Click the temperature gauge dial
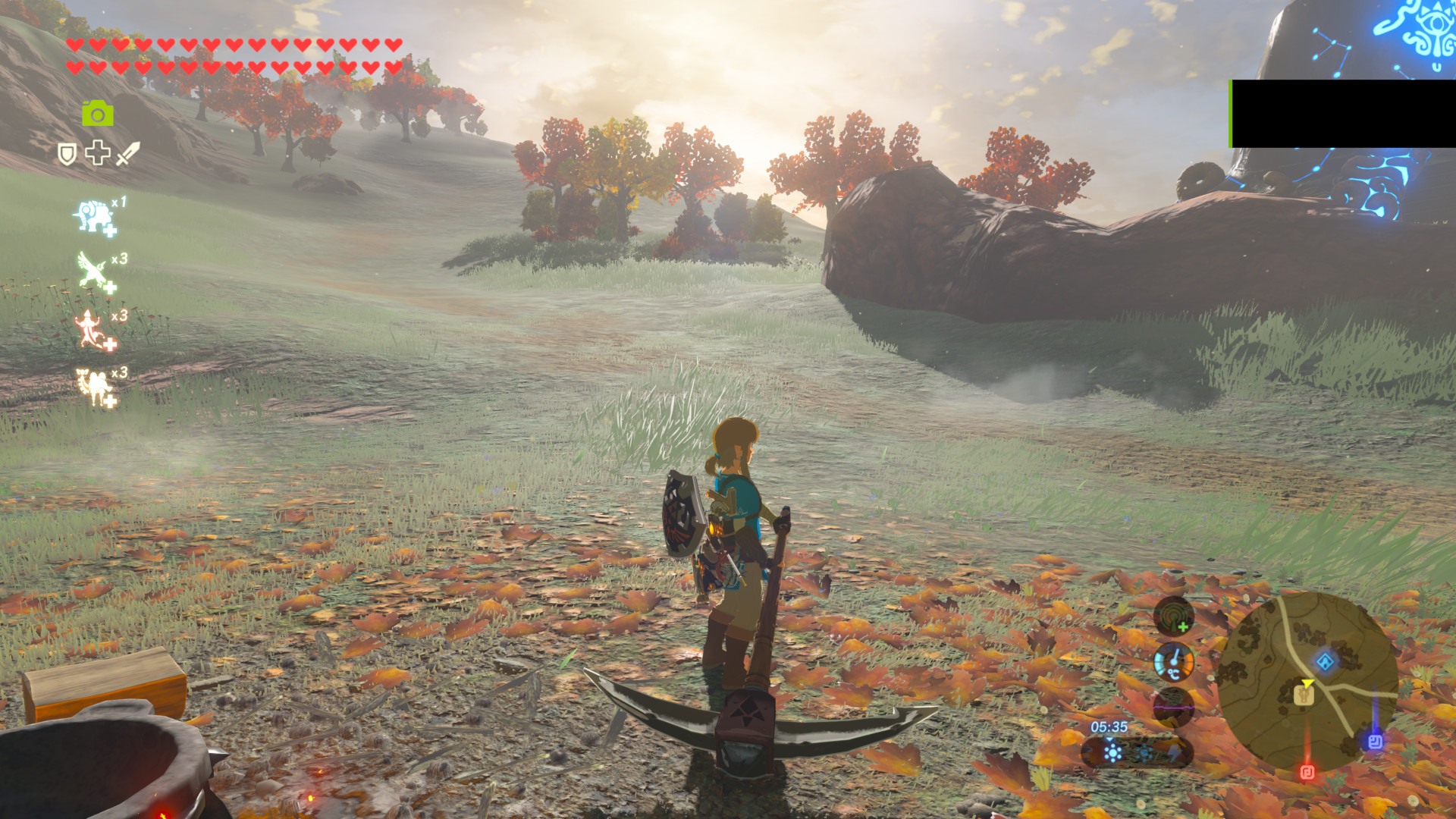 click(1174, 661)
